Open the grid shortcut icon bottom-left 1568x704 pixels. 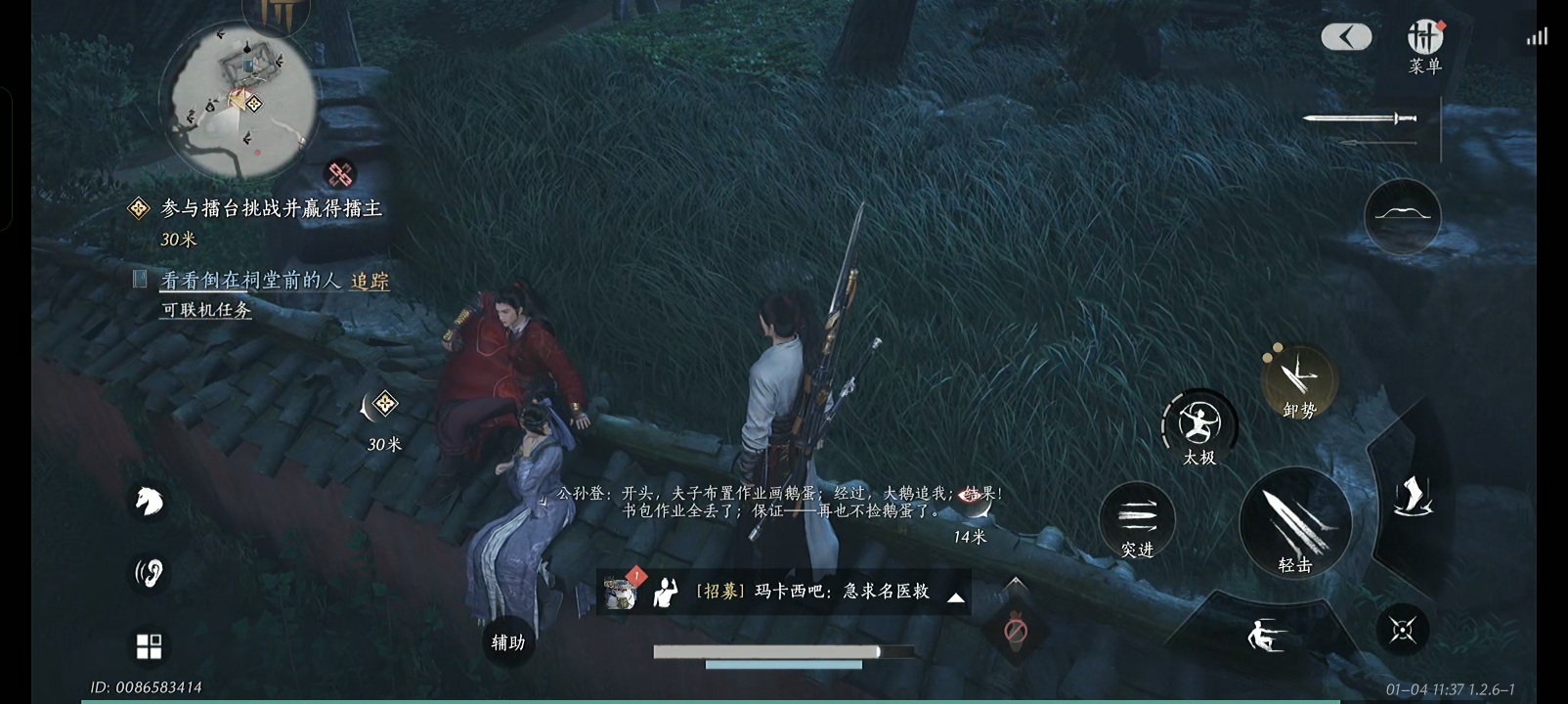[x=149, y=646]
